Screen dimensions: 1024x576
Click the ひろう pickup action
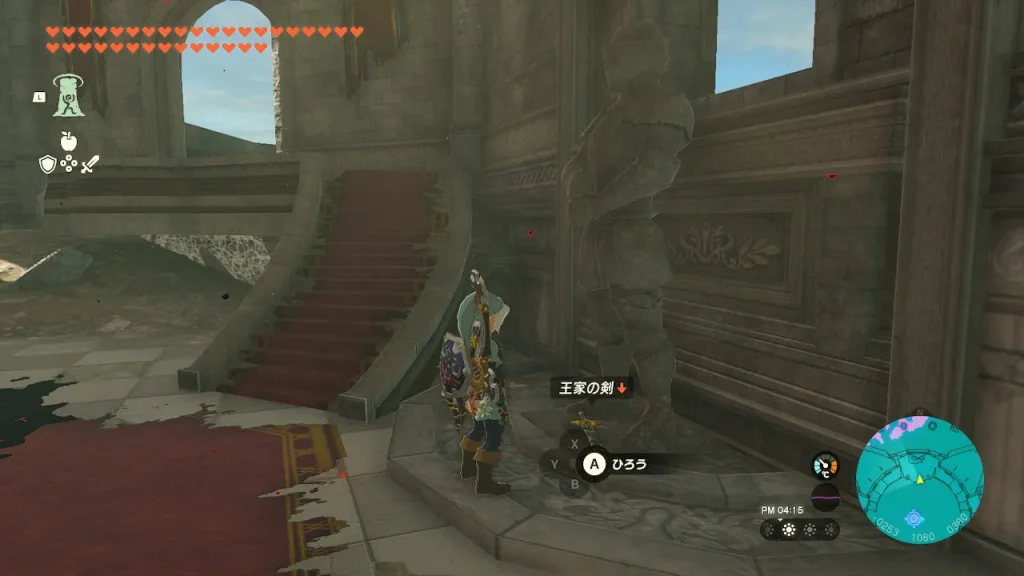coord(629,463)
